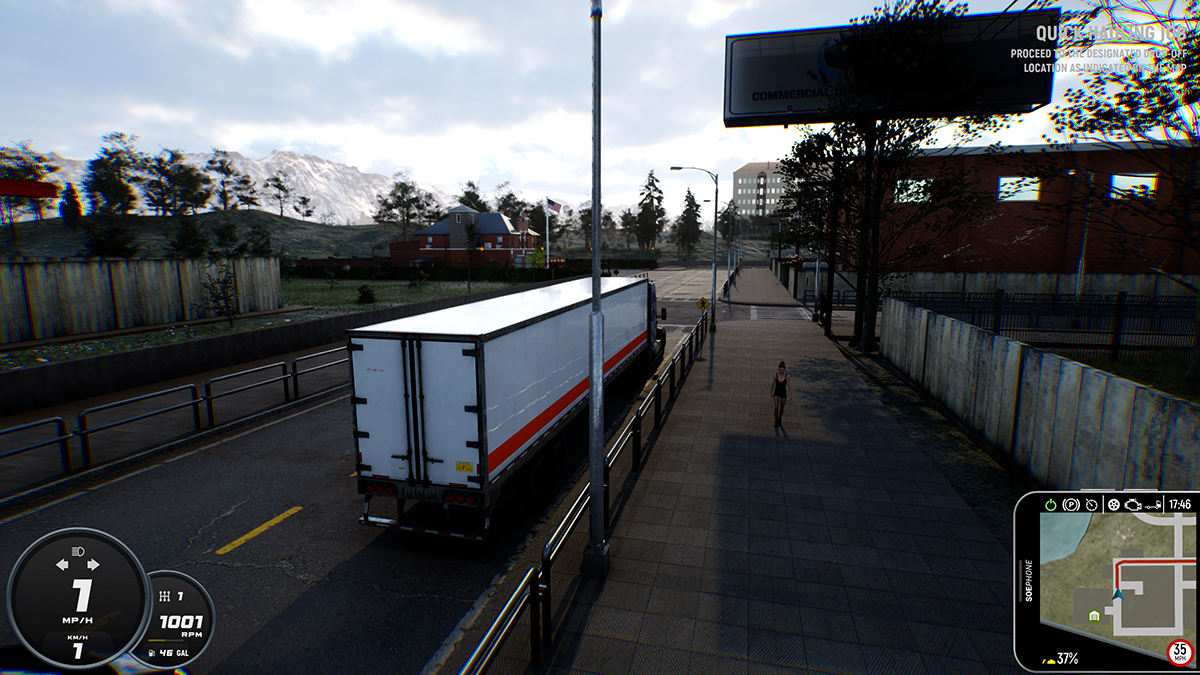Click the differential lock wheel icon

(1112, 504)
